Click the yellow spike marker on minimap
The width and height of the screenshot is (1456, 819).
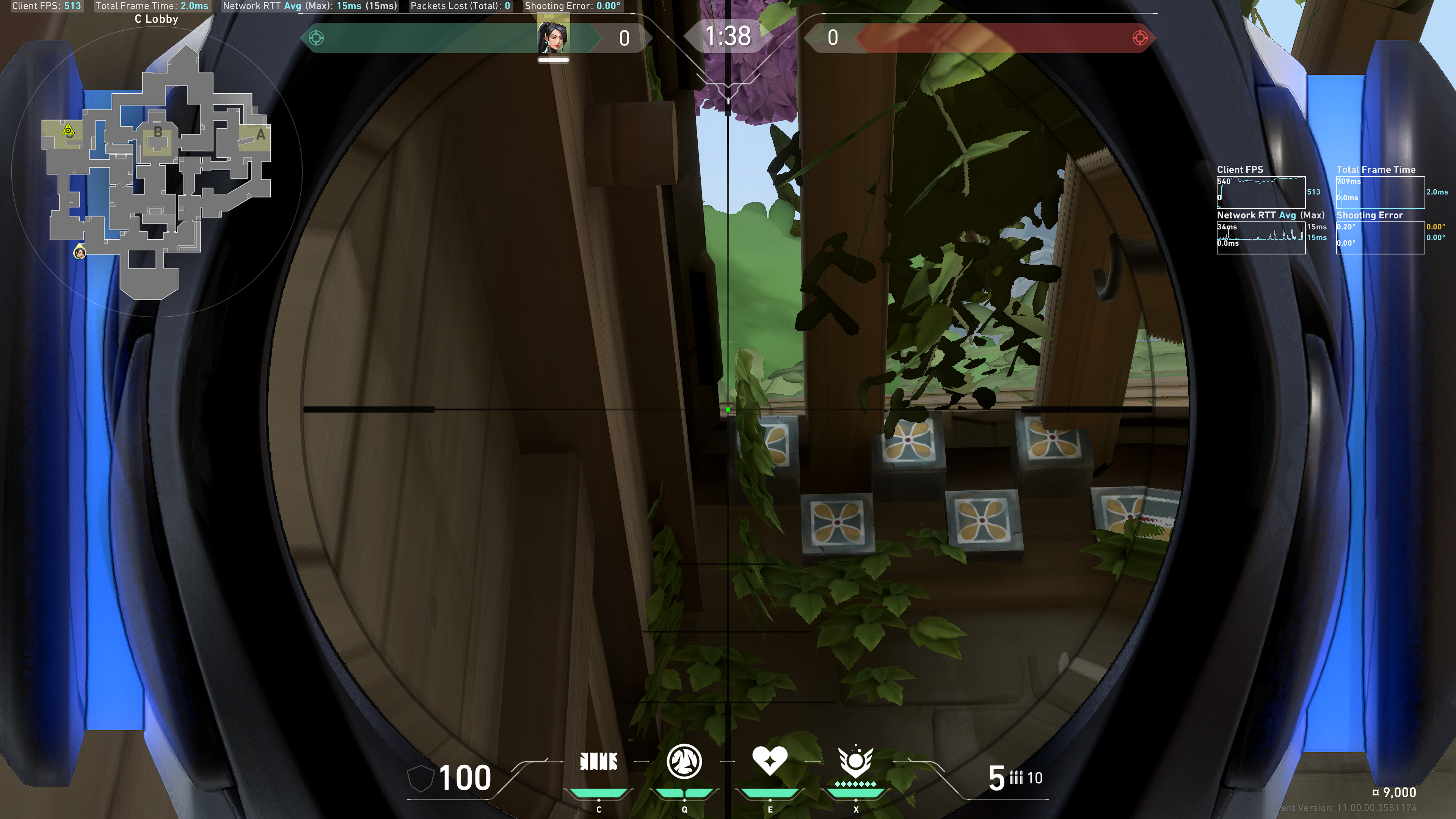pos(68,132)
